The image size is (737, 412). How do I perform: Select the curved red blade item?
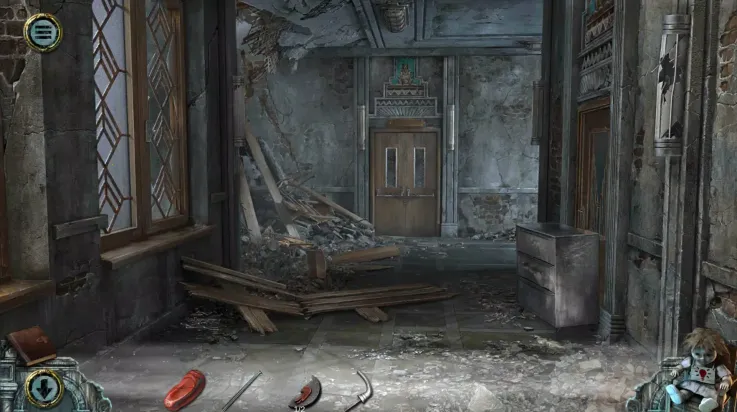point(305,392)
